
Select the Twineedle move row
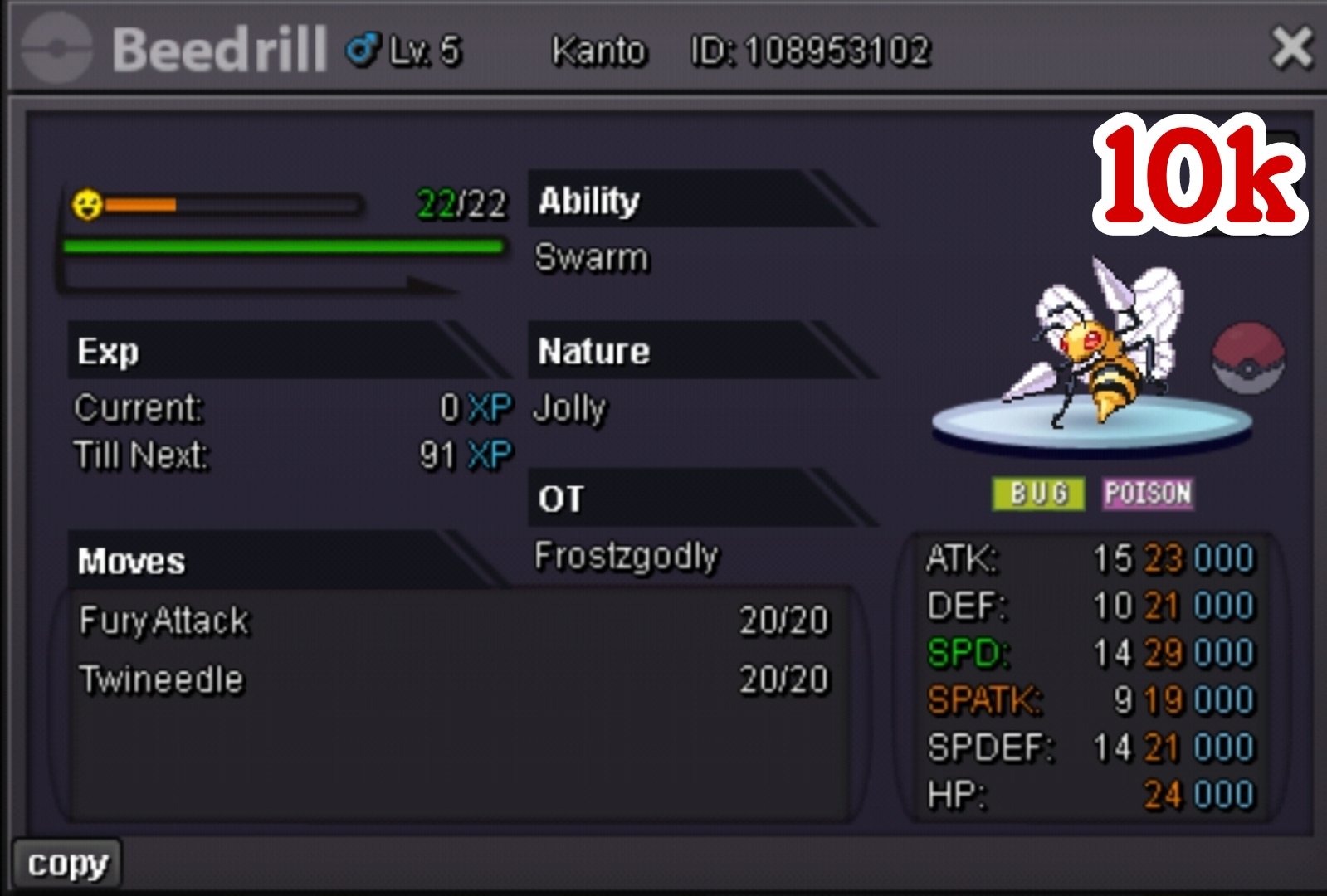453,679
